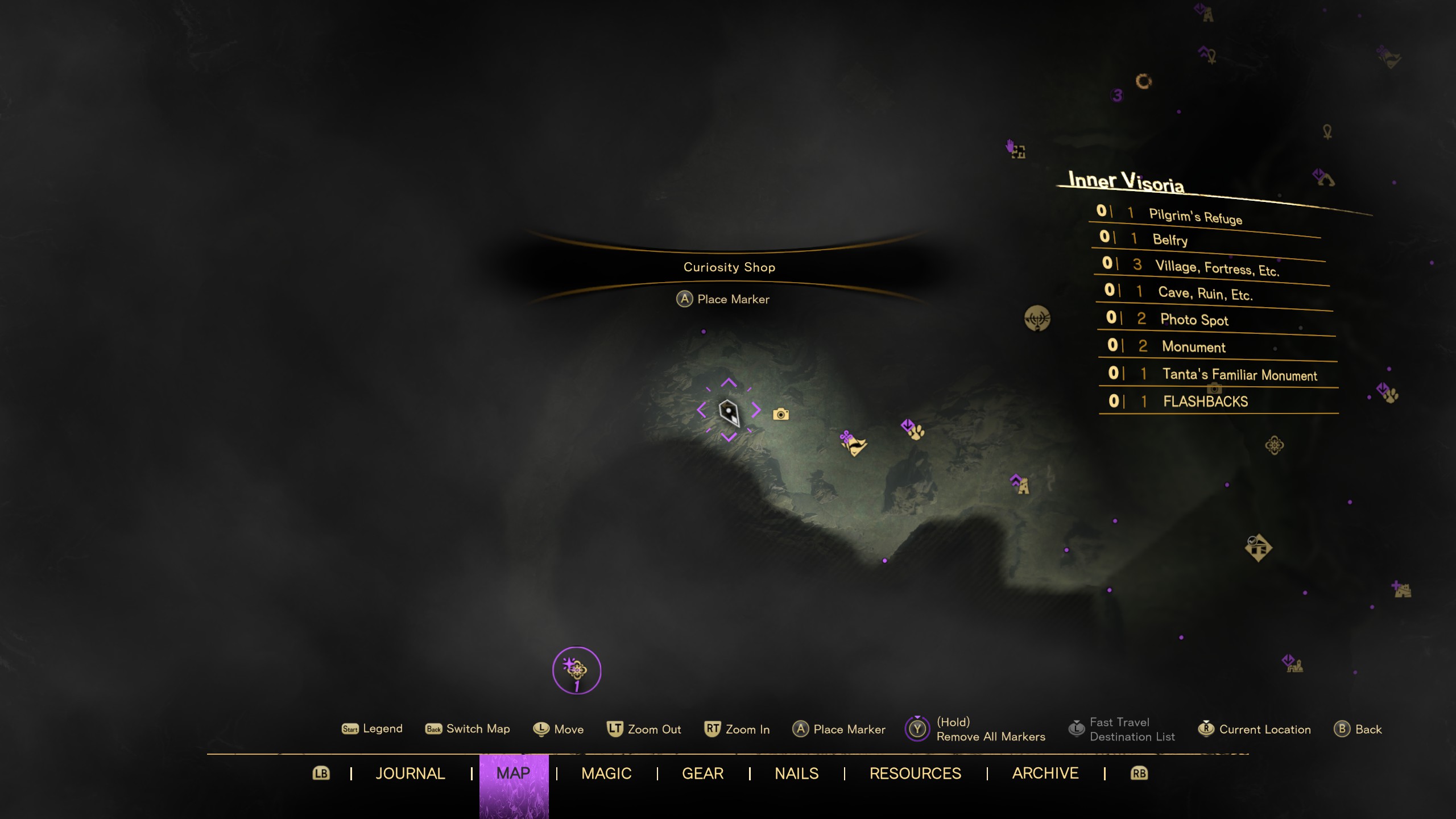Choose the Tanta's Familiar Monument row
1456x819 pixels.
[1239, 374]
